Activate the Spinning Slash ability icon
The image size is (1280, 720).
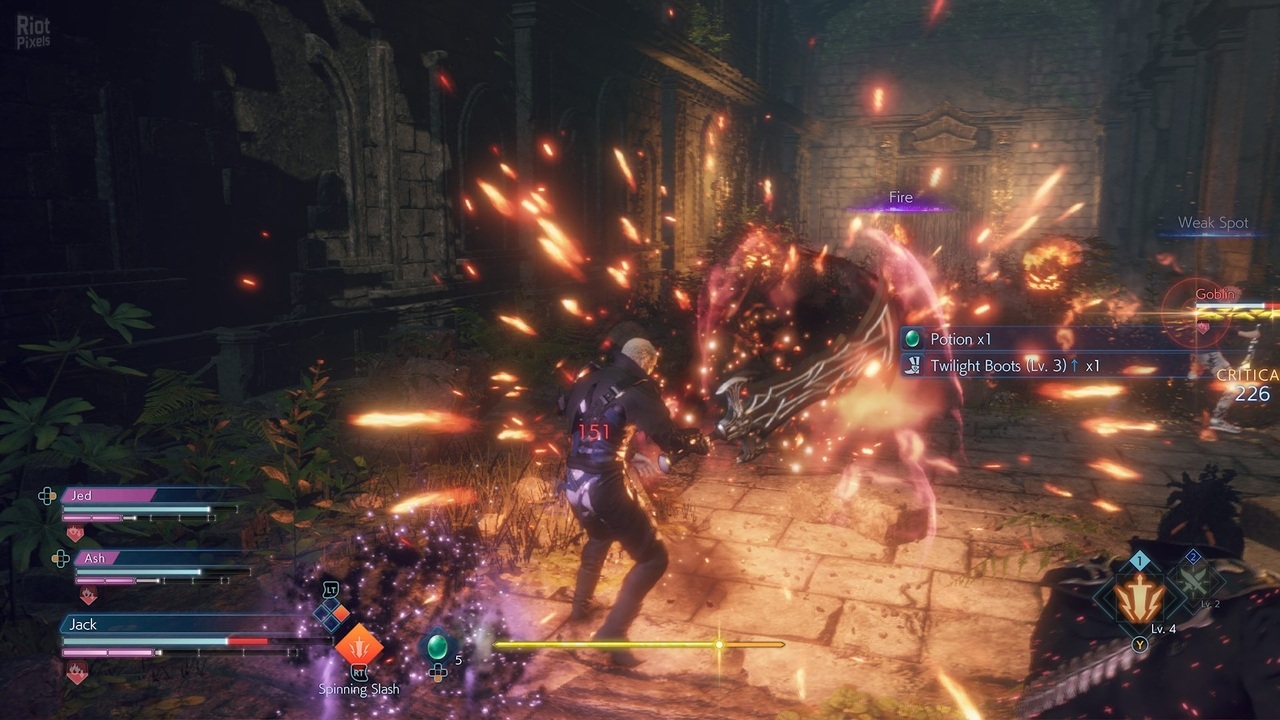[358, 644]
